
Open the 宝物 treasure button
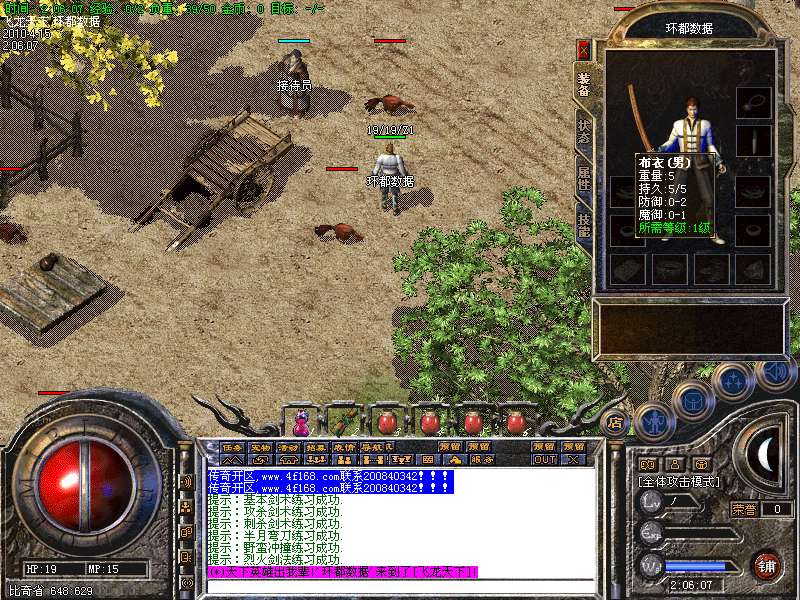point(260,446)
